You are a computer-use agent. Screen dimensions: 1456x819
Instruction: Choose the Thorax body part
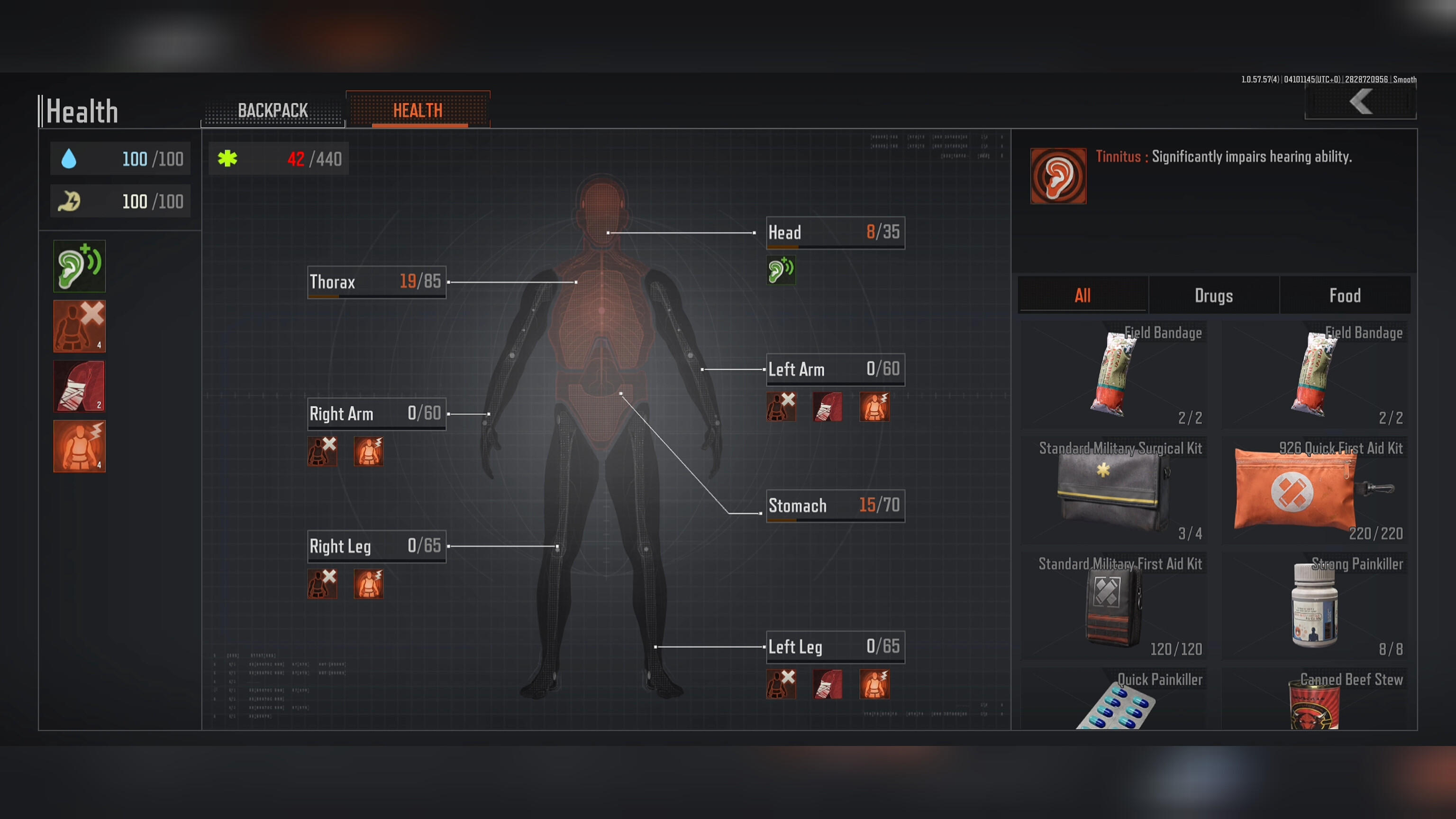click(x=376, y=282)
